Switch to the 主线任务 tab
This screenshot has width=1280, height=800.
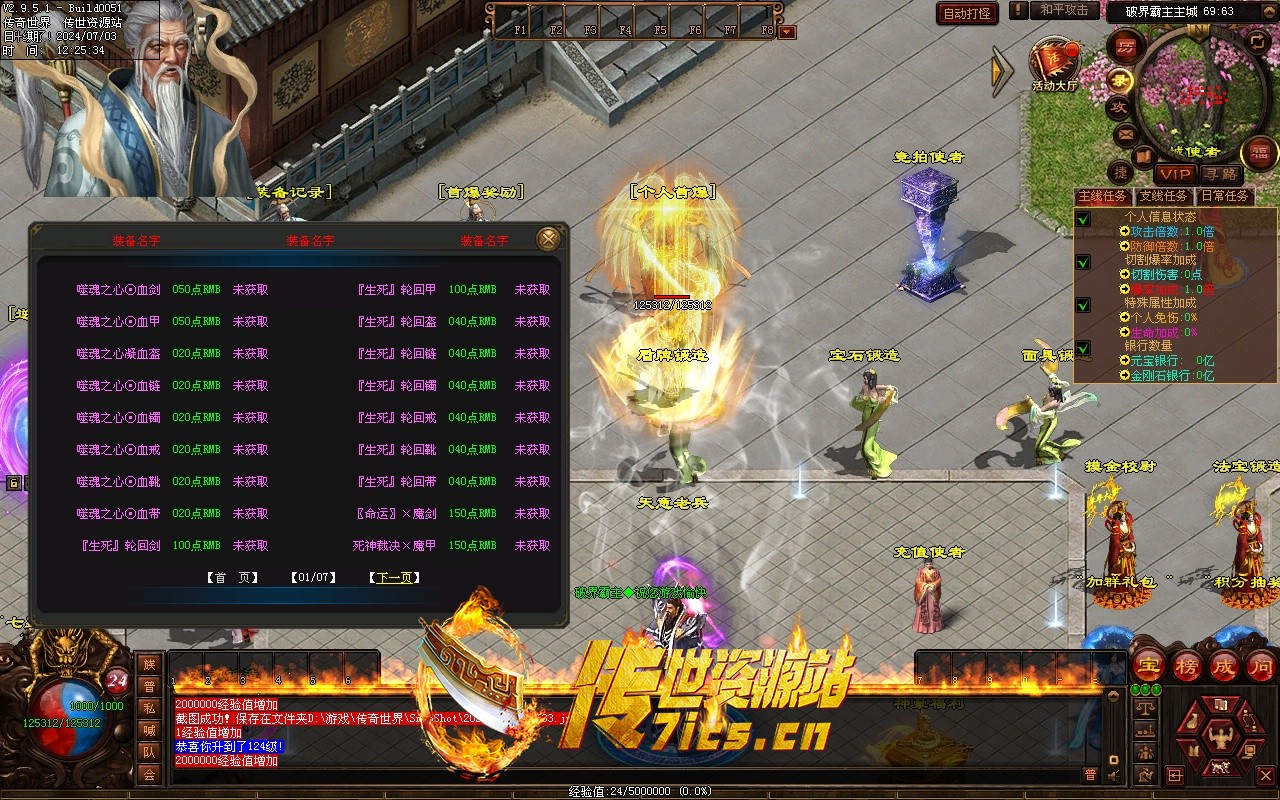point(1102,196)
